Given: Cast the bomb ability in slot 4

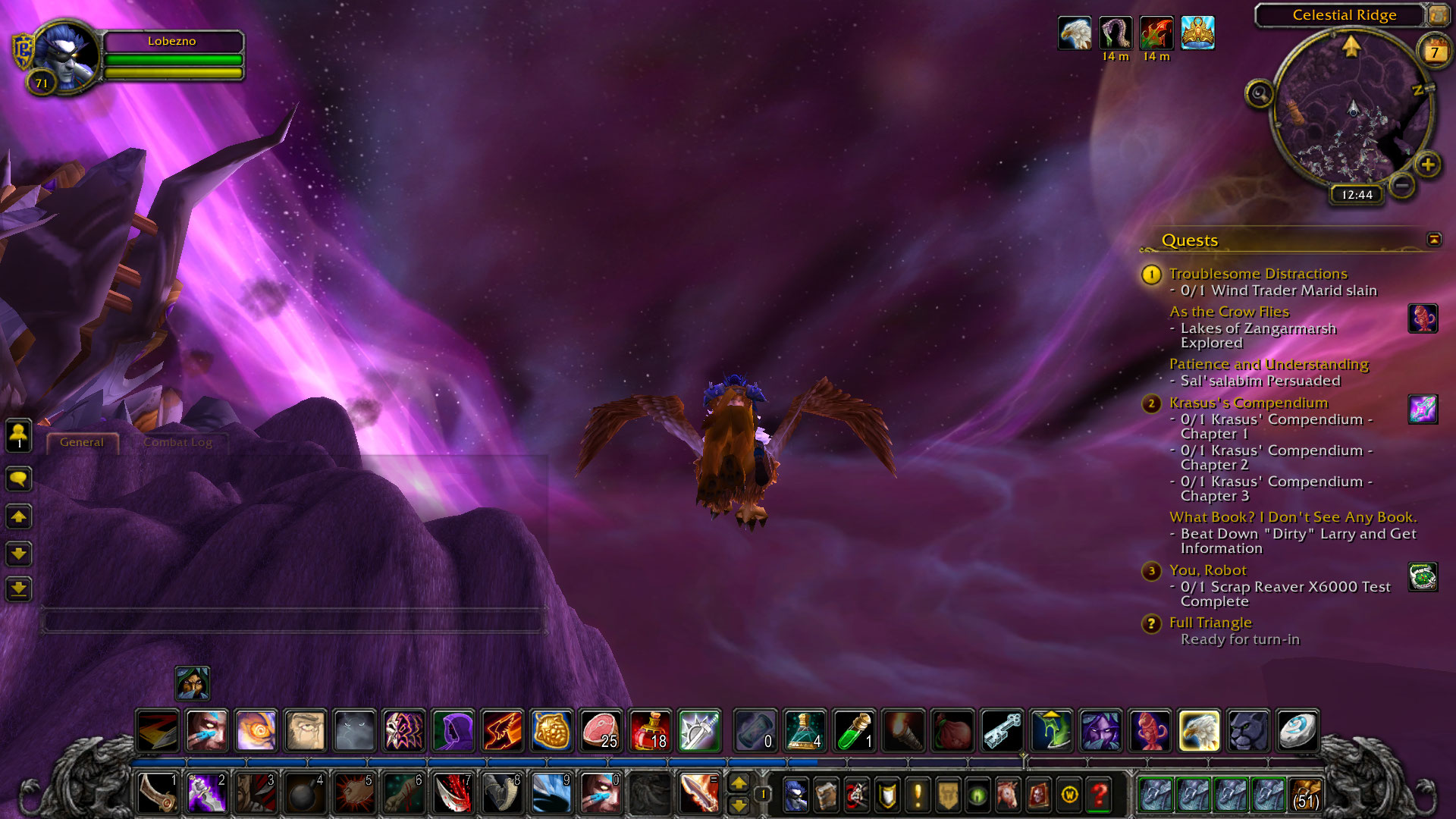Looking at the screenshot, I should tap(304, 794).
